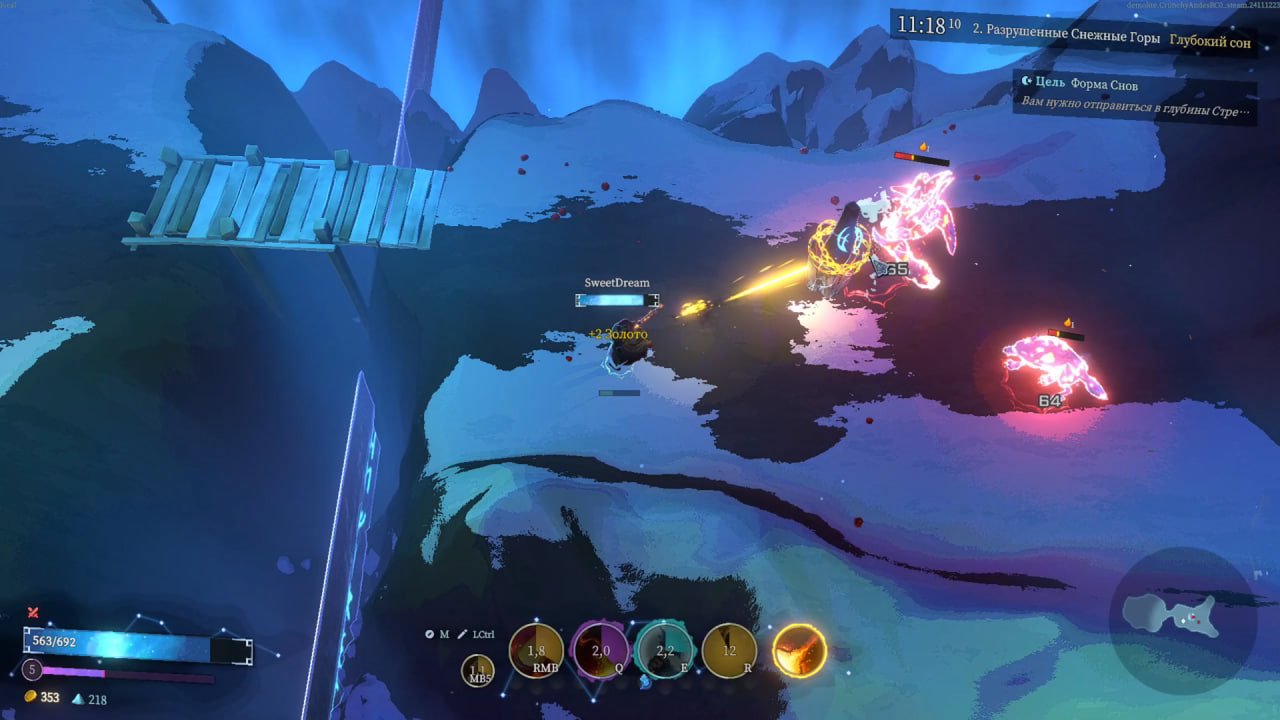1280x720 pixels.
Task: Click the glowing fiery ability icon
Action: click(x=799, y=650)
